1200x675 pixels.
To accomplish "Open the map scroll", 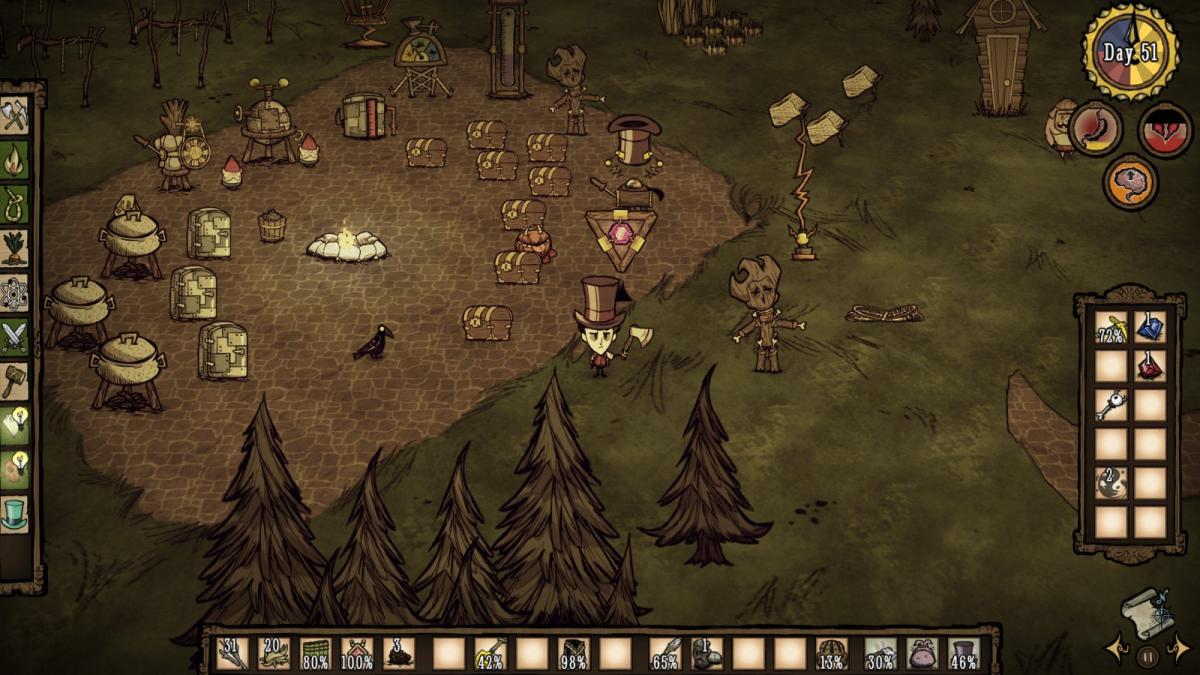I will point(1147,612).
